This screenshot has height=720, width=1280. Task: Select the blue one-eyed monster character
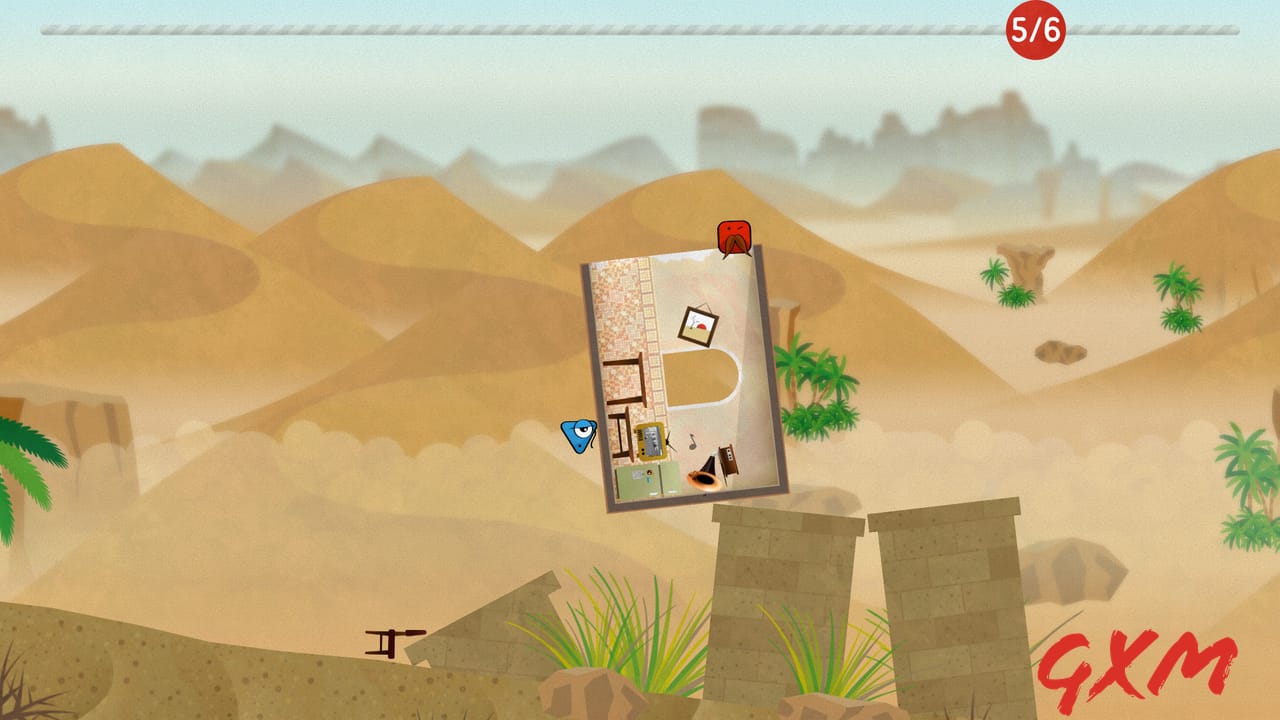pos(578,434)
